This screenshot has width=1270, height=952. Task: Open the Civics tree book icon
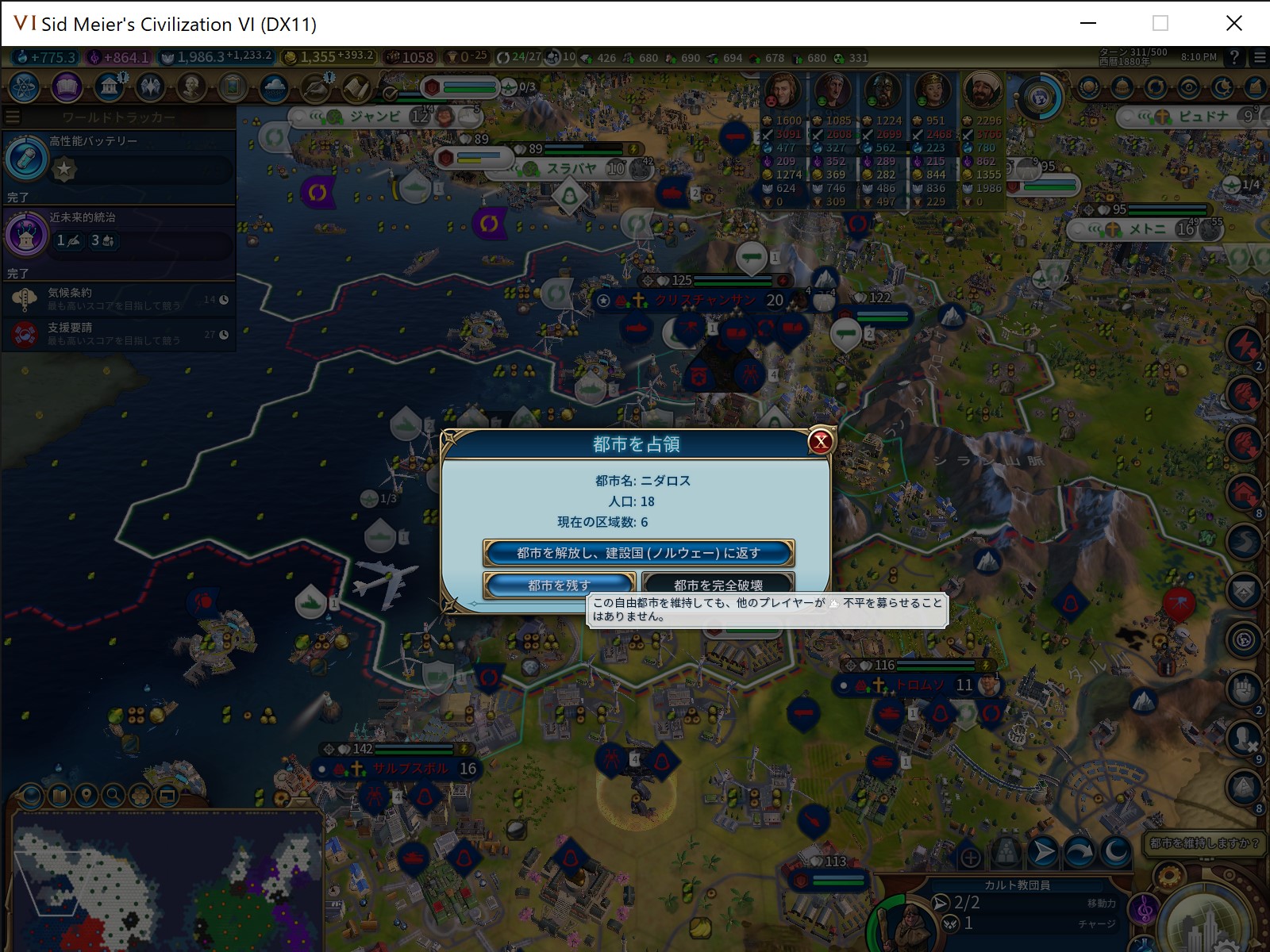66,88
